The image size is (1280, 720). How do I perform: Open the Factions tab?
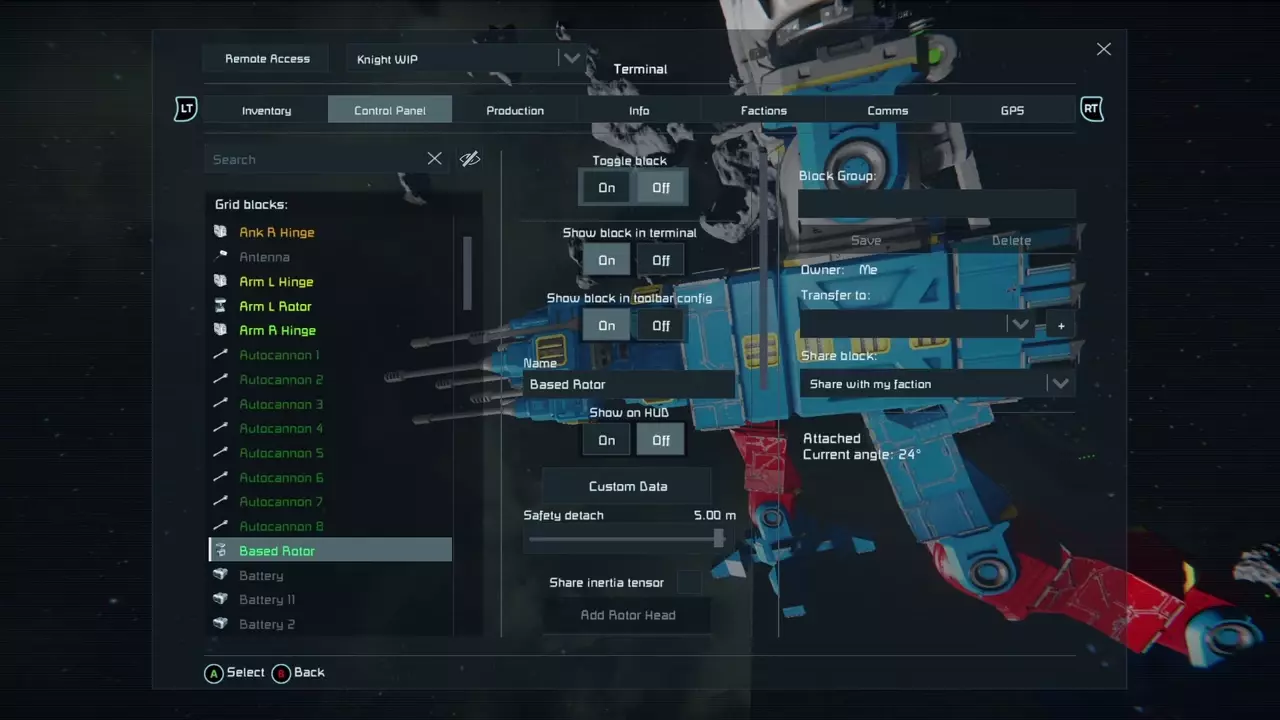click(763, 110)
